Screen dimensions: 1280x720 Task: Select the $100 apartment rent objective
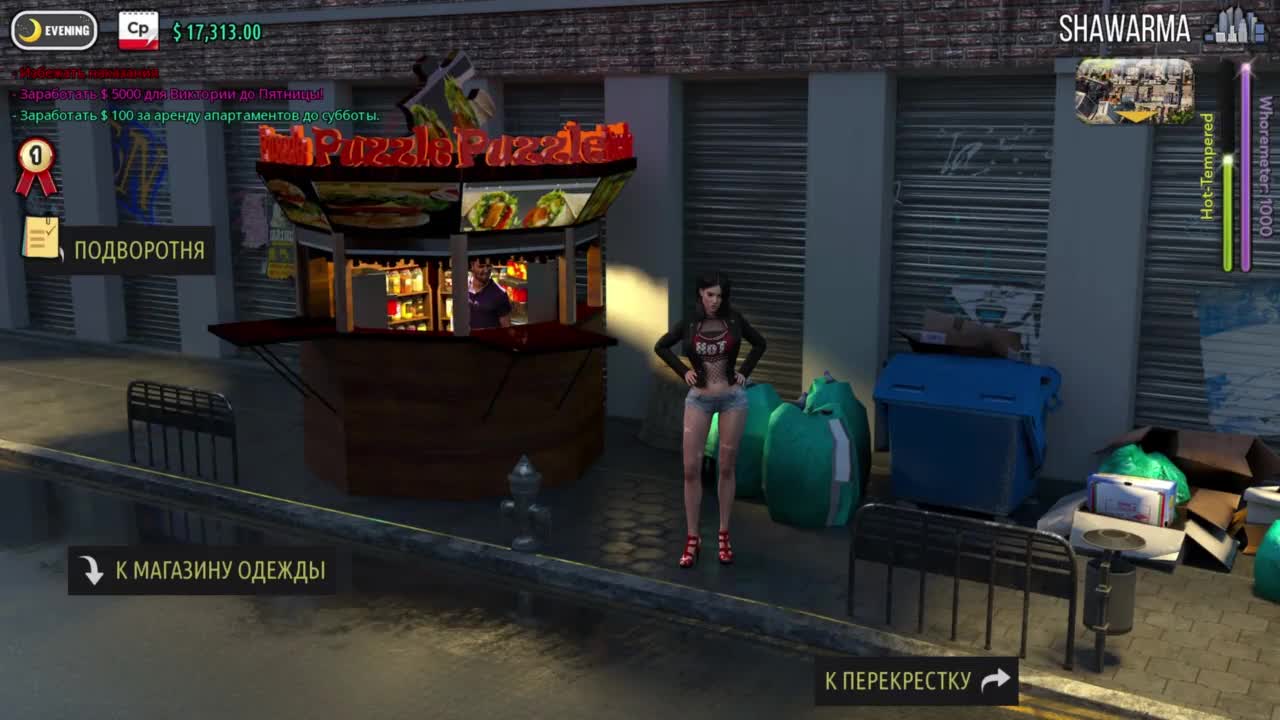(x=199, y=115)
